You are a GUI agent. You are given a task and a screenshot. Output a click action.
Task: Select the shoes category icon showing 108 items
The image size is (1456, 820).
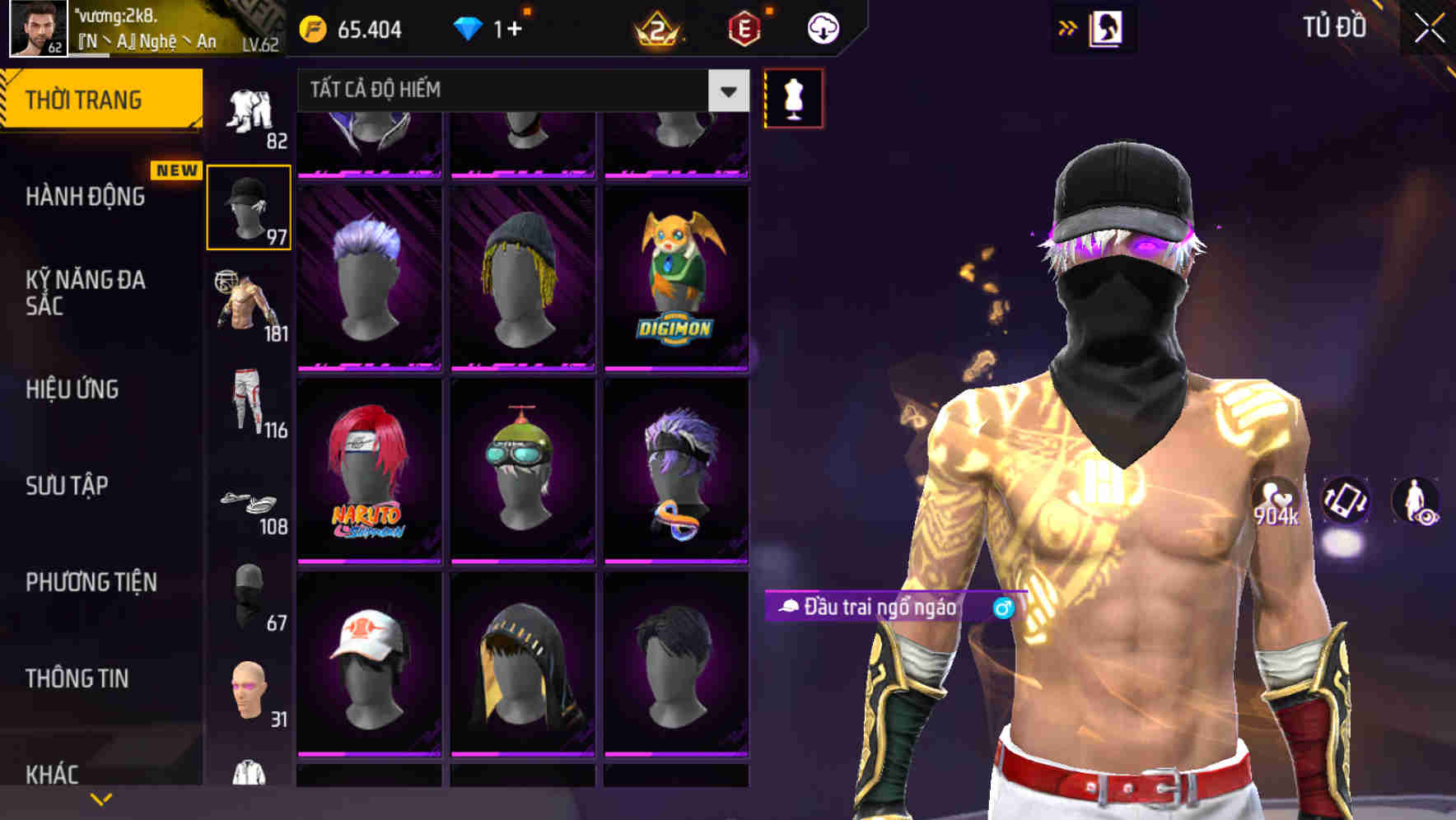[x=249, y=502]
